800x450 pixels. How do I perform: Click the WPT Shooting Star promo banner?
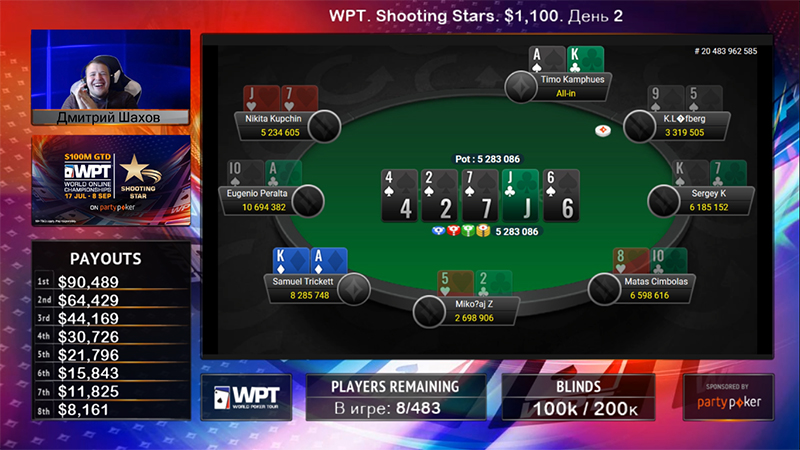click(110, 181)
